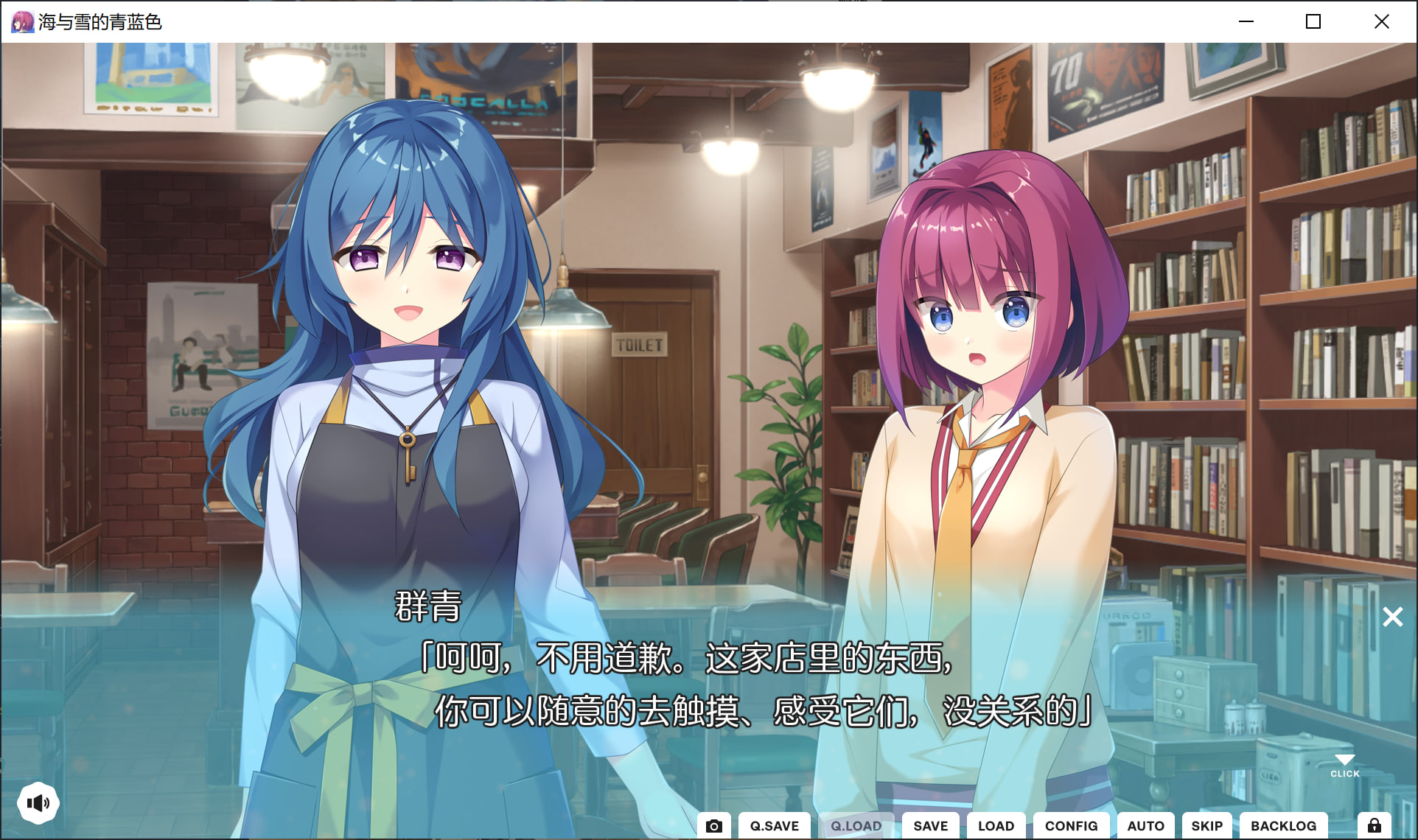Viewport: 1418px width, 840px height.
Task: Advance dialogue via the CLICK arrow
Action: (x=1344, y=764)
